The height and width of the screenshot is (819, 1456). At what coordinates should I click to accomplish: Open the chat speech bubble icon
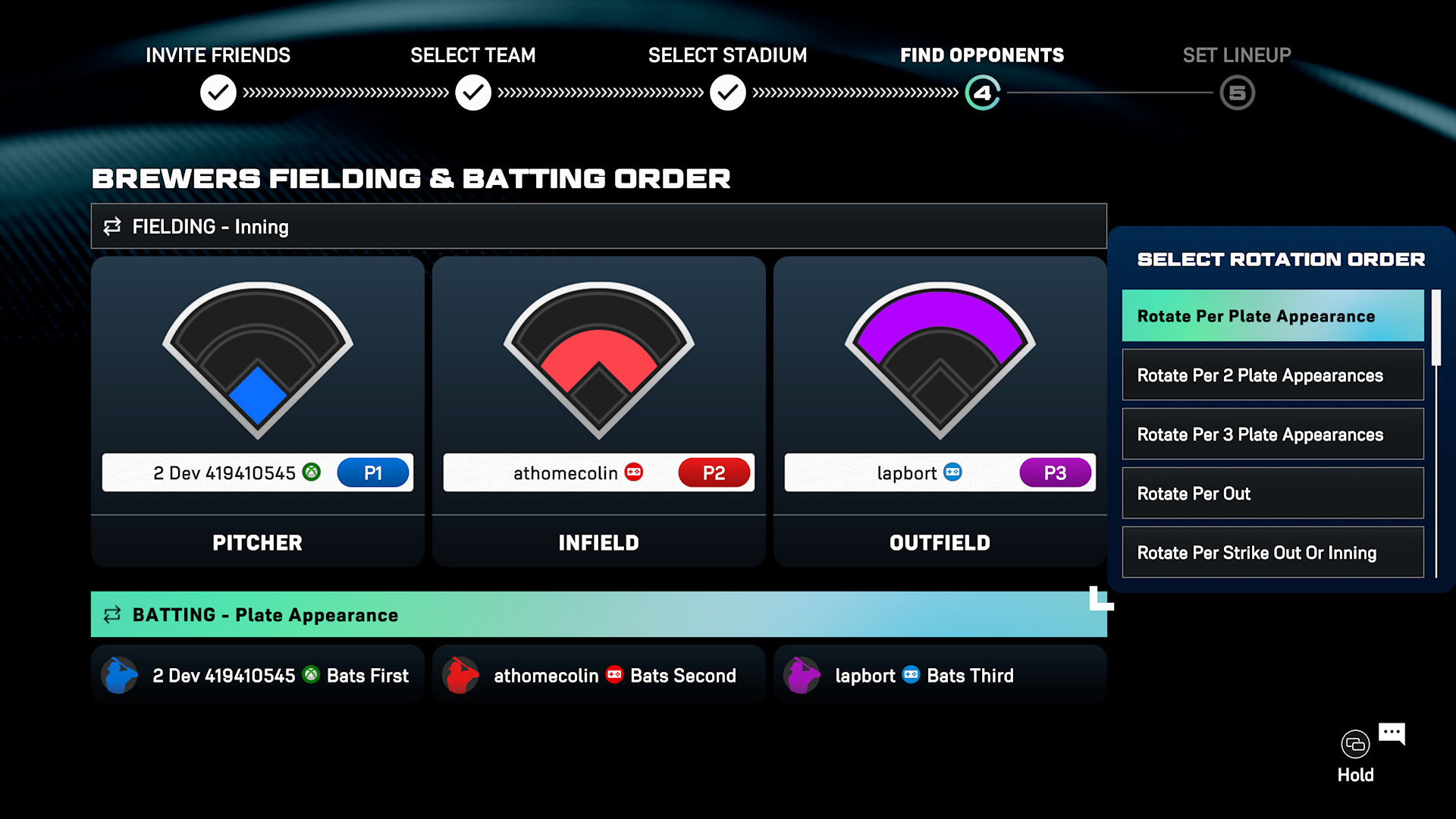pyautogui.click(x=1392, y=733)
